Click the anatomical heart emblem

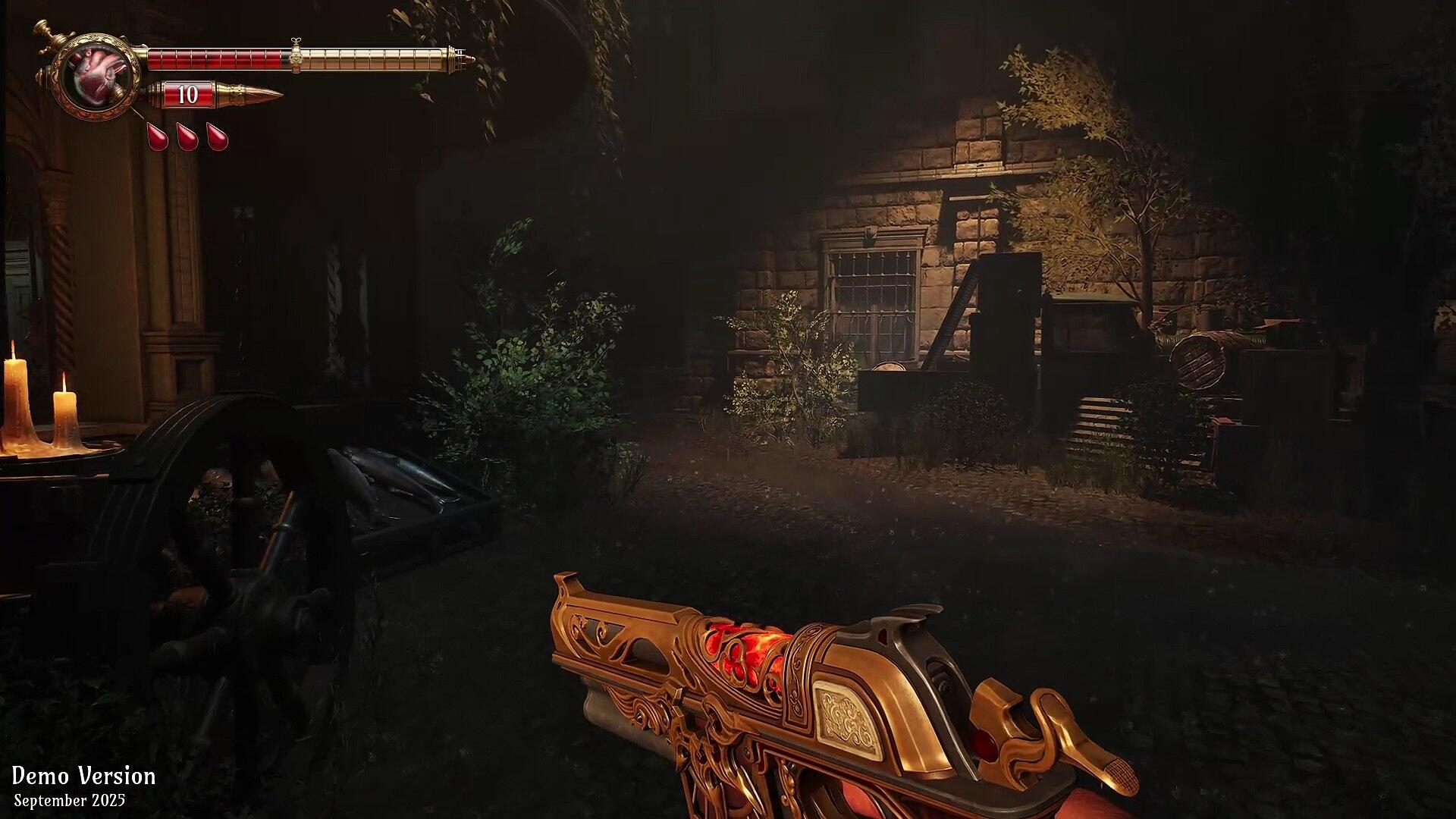[96, 77]
